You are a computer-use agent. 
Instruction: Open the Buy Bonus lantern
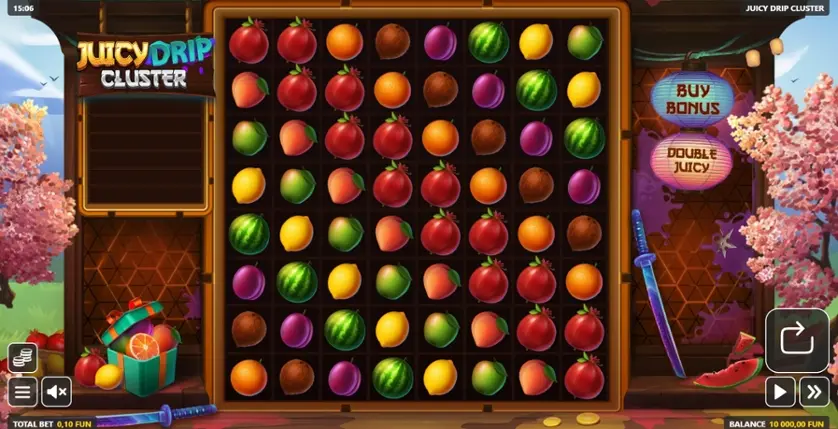692,99
